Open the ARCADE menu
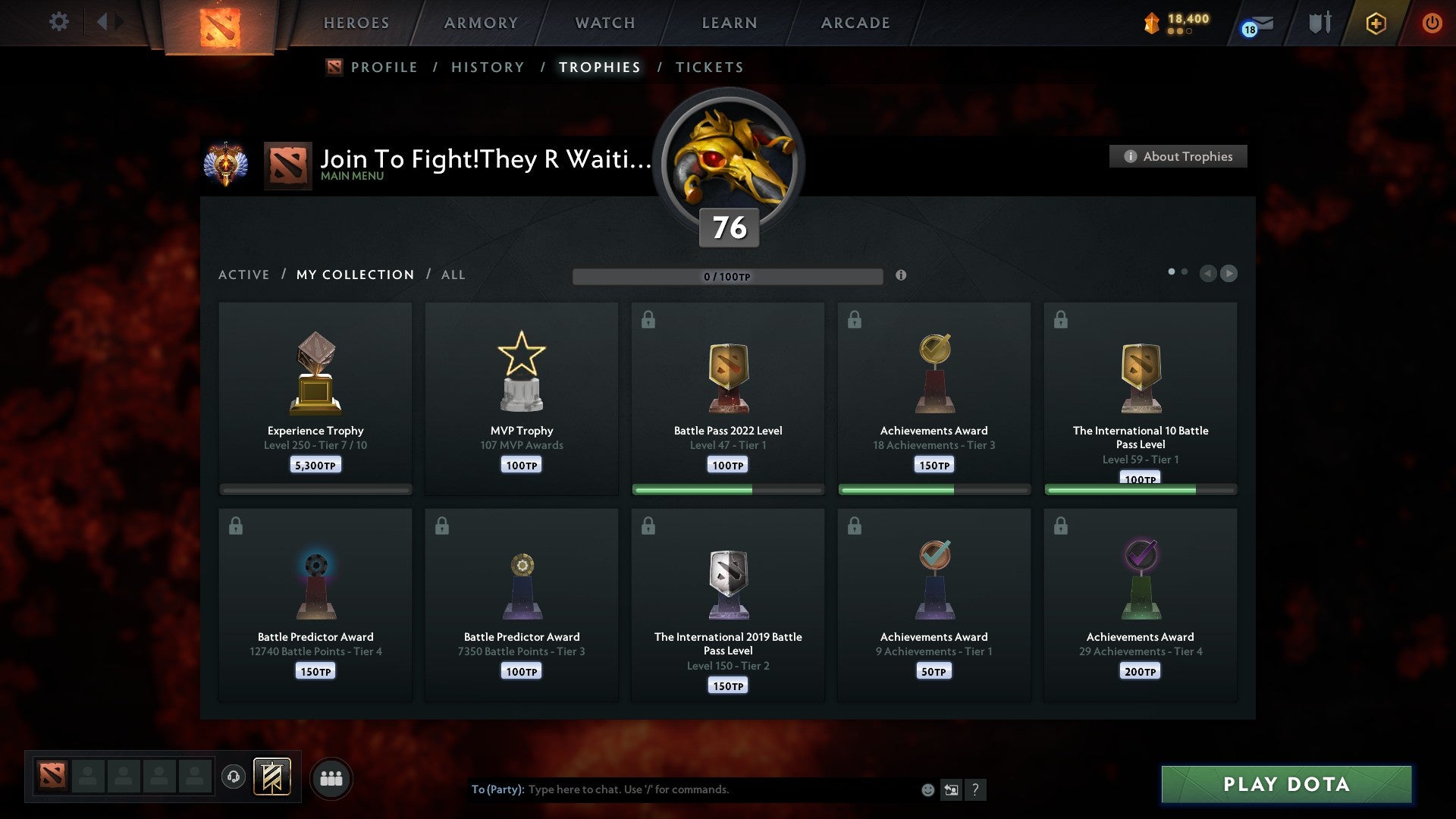Viewport: 1456px width, 819px height. [x=855, y=23]
